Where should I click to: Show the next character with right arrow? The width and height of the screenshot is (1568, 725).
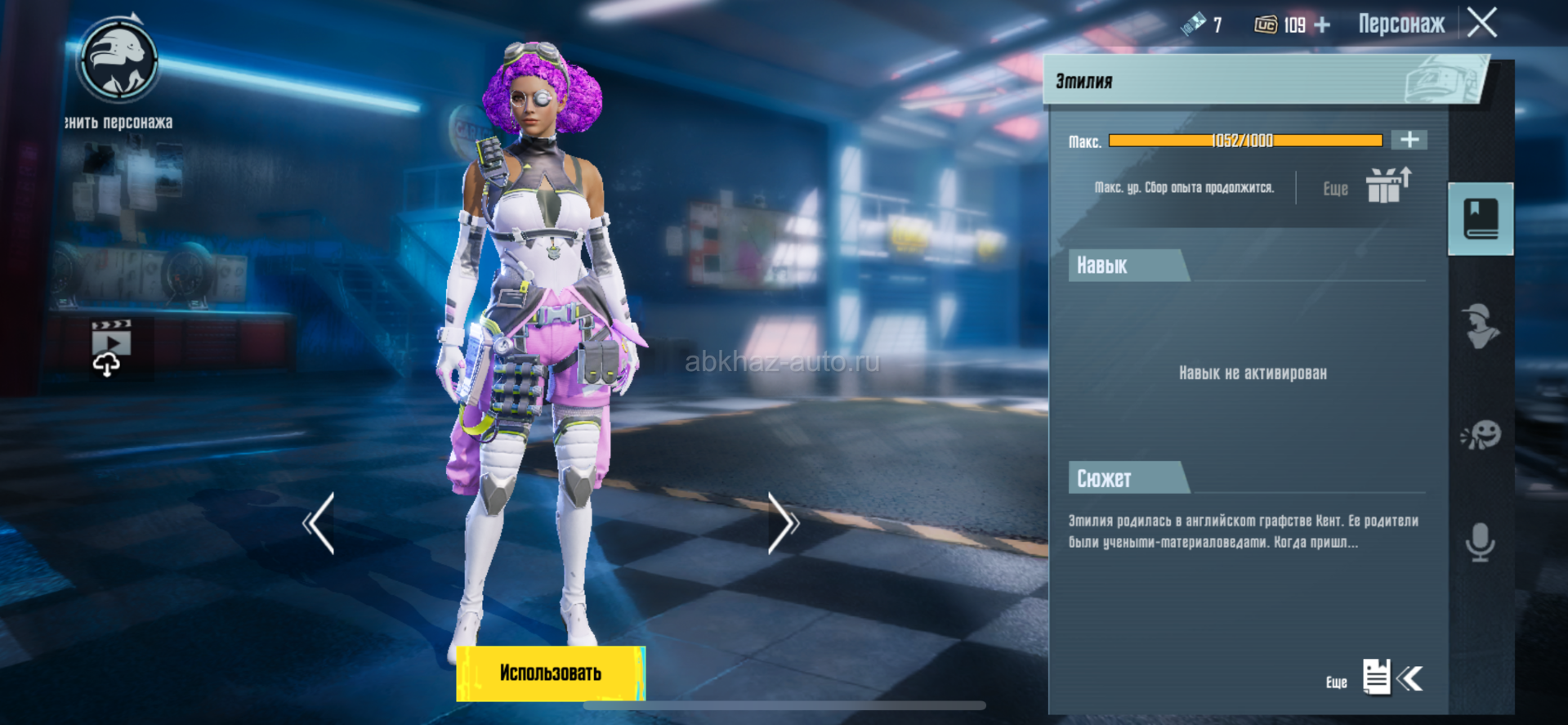click(782, 524)
